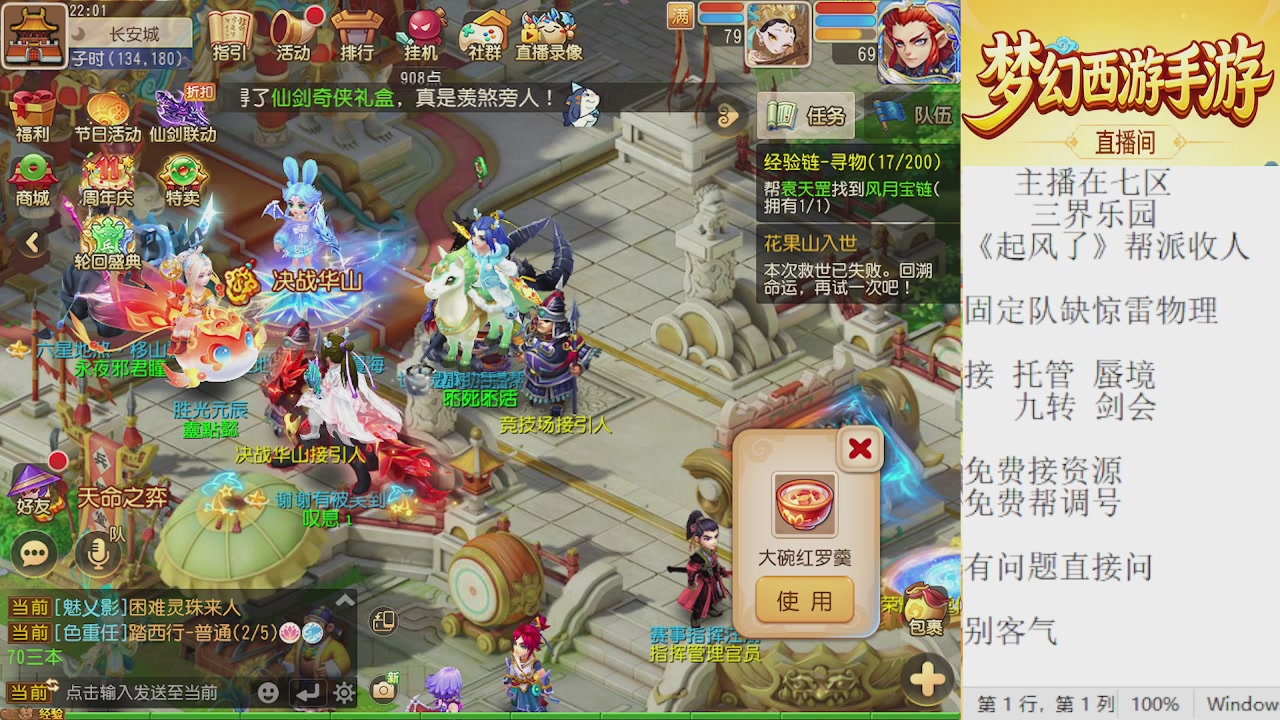
Task: Select the 经验链-寻物 quest link
Action: click(852, 162)
